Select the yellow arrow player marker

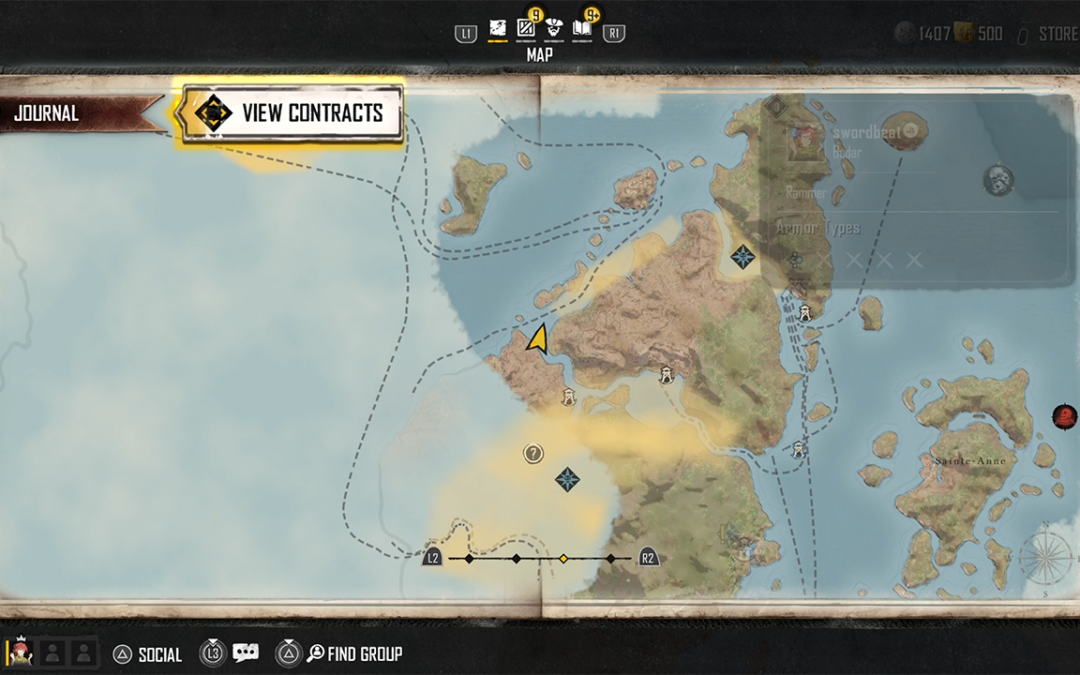pyautogui.click(x=538, y=339)
